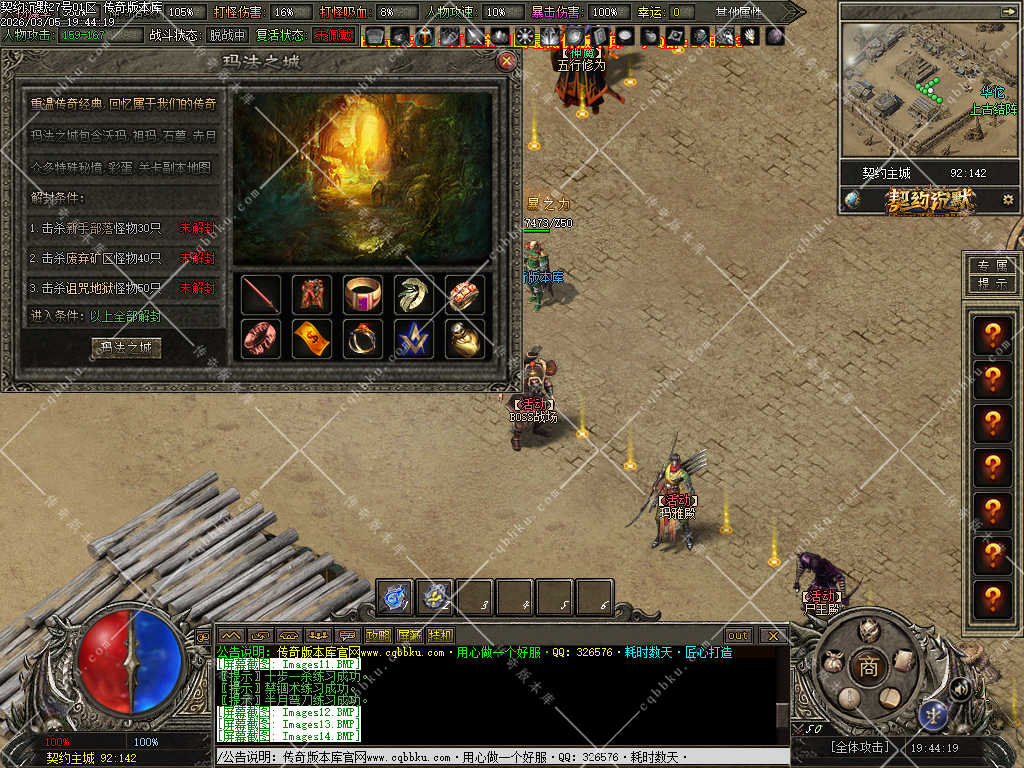Select the red sword reward icon
The image size is (1024, 768).
[x=261, y=295]
